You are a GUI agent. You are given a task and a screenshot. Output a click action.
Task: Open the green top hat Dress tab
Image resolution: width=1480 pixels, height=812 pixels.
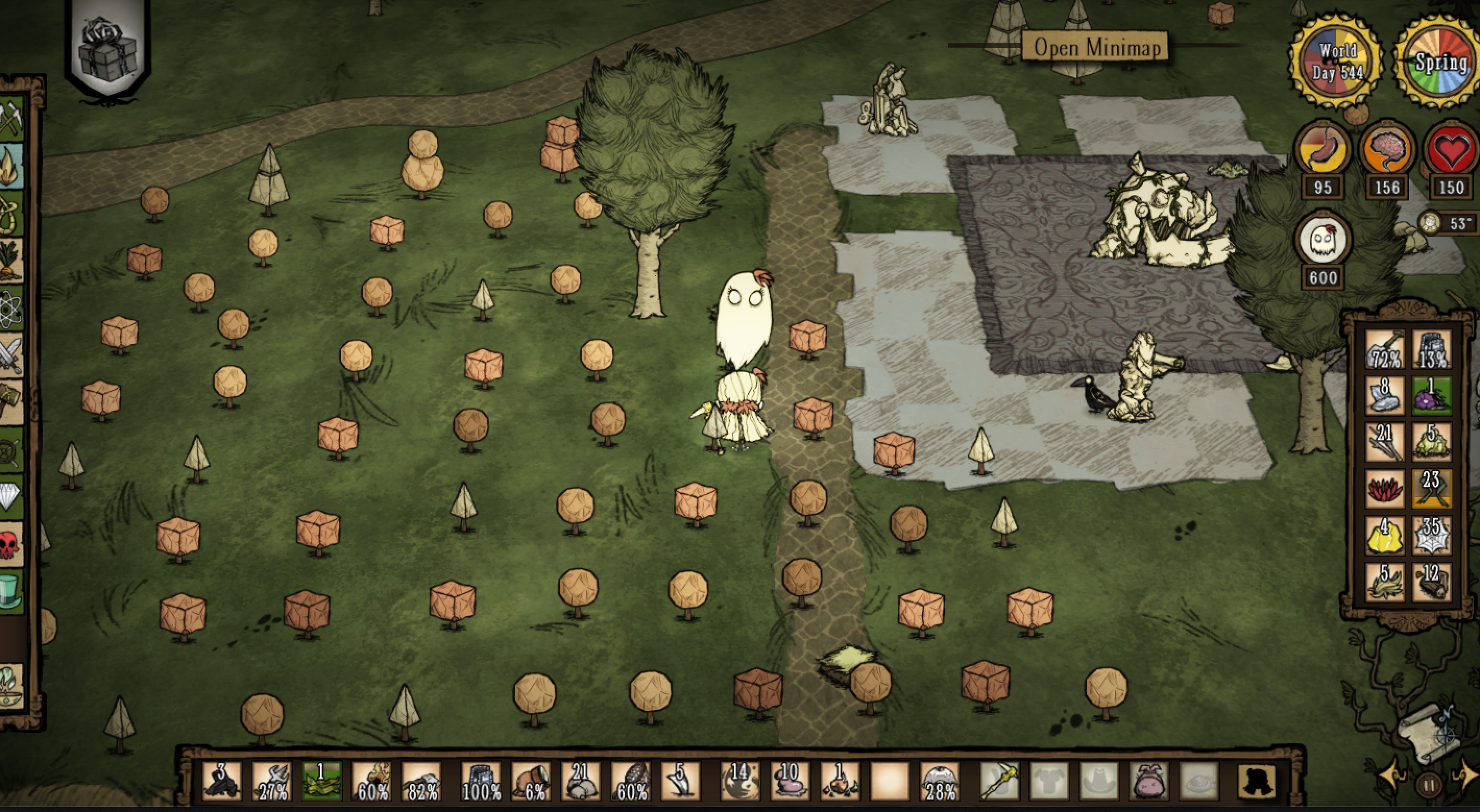pos(10,590)
